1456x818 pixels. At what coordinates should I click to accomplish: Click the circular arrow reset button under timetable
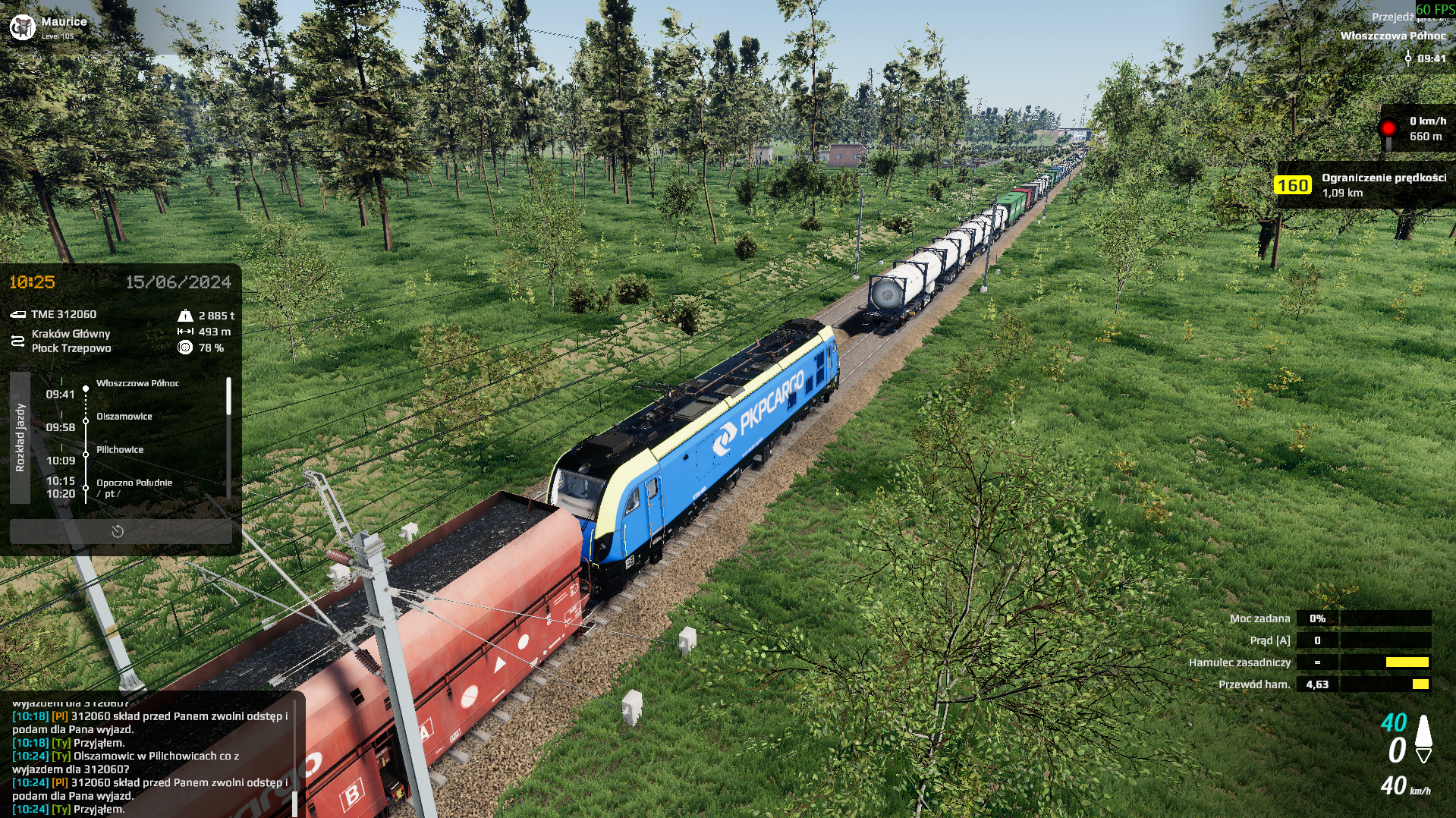point(118,531)
